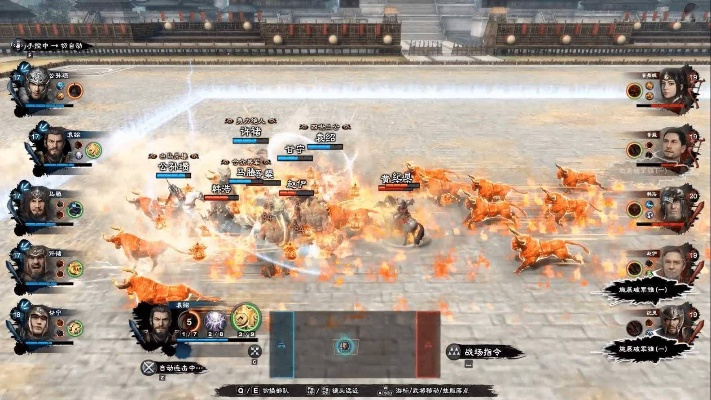The image size is (711, 400).
Task: Click the battlefield minimap center marker
Action: point(343,345)
